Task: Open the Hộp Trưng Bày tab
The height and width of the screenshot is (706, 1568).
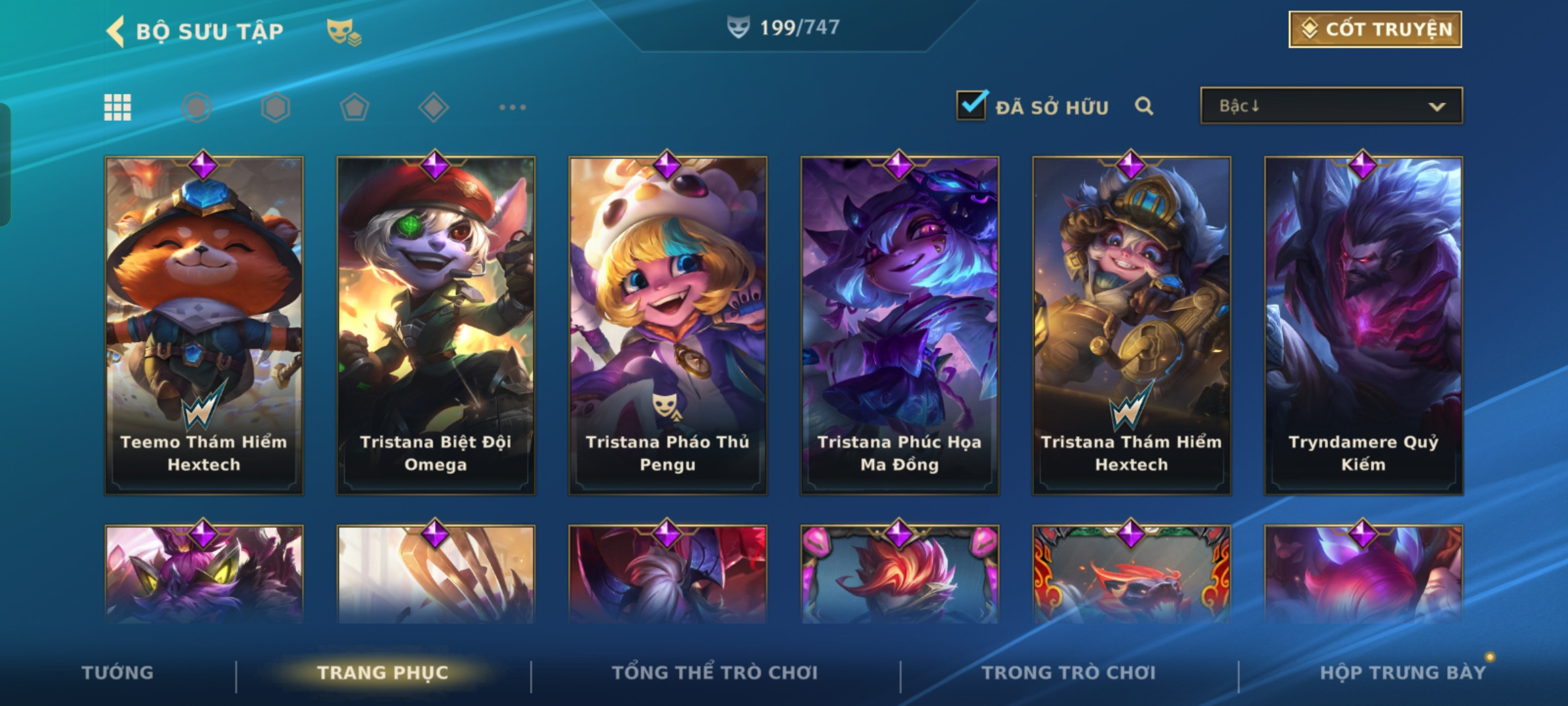Action: click(1403, 673)
